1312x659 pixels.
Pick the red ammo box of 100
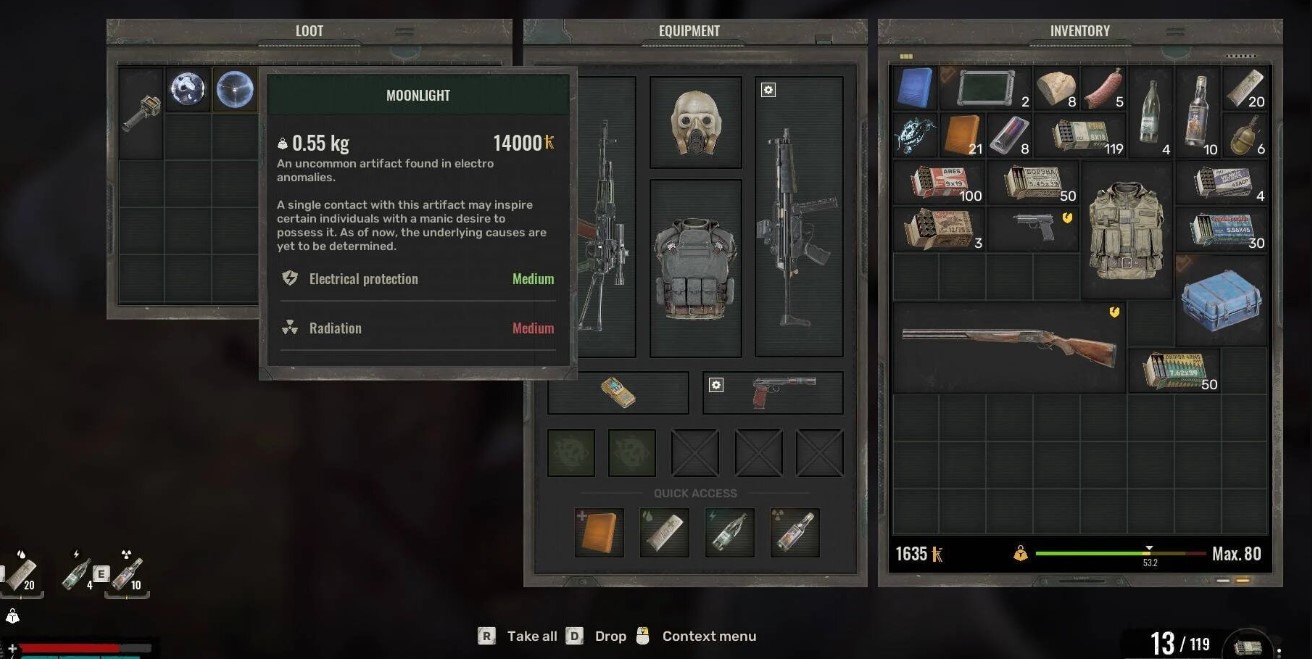938,182
